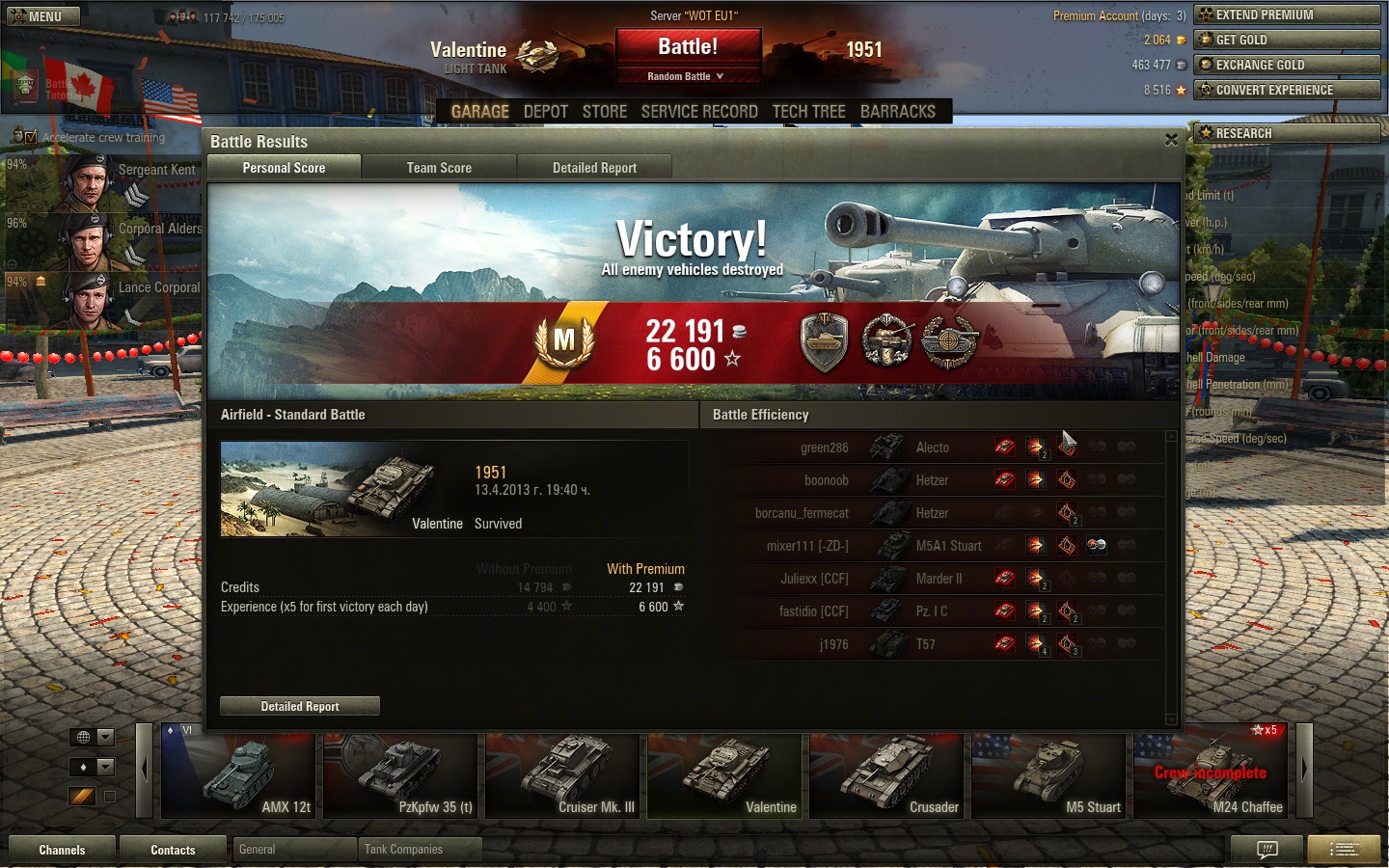The height and width of the screenshot is (868, 1389).
Task: Choose the M24 Chaffee tank
Action: (1213, 776)
